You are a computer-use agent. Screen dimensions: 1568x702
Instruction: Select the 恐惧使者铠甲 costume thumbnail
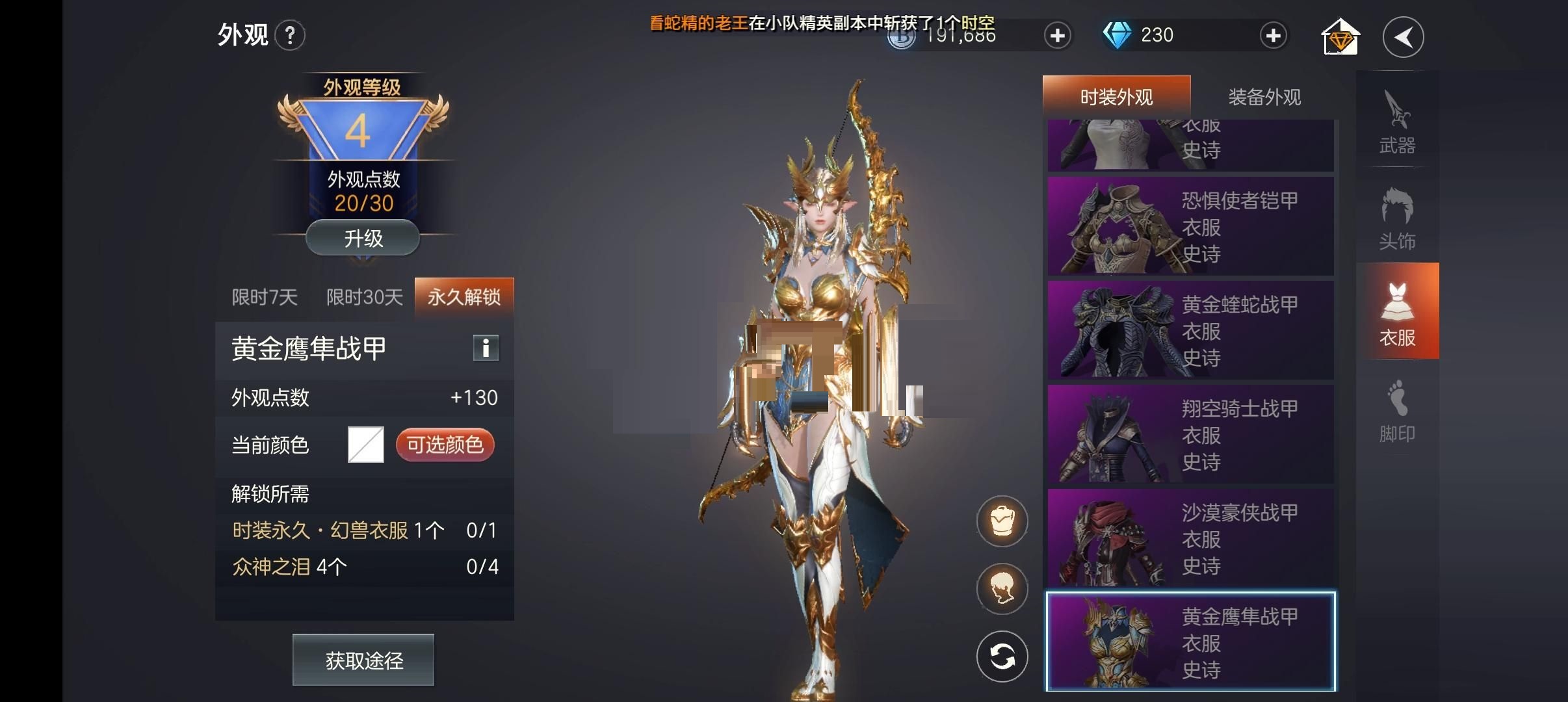[x=1190, y=226]
